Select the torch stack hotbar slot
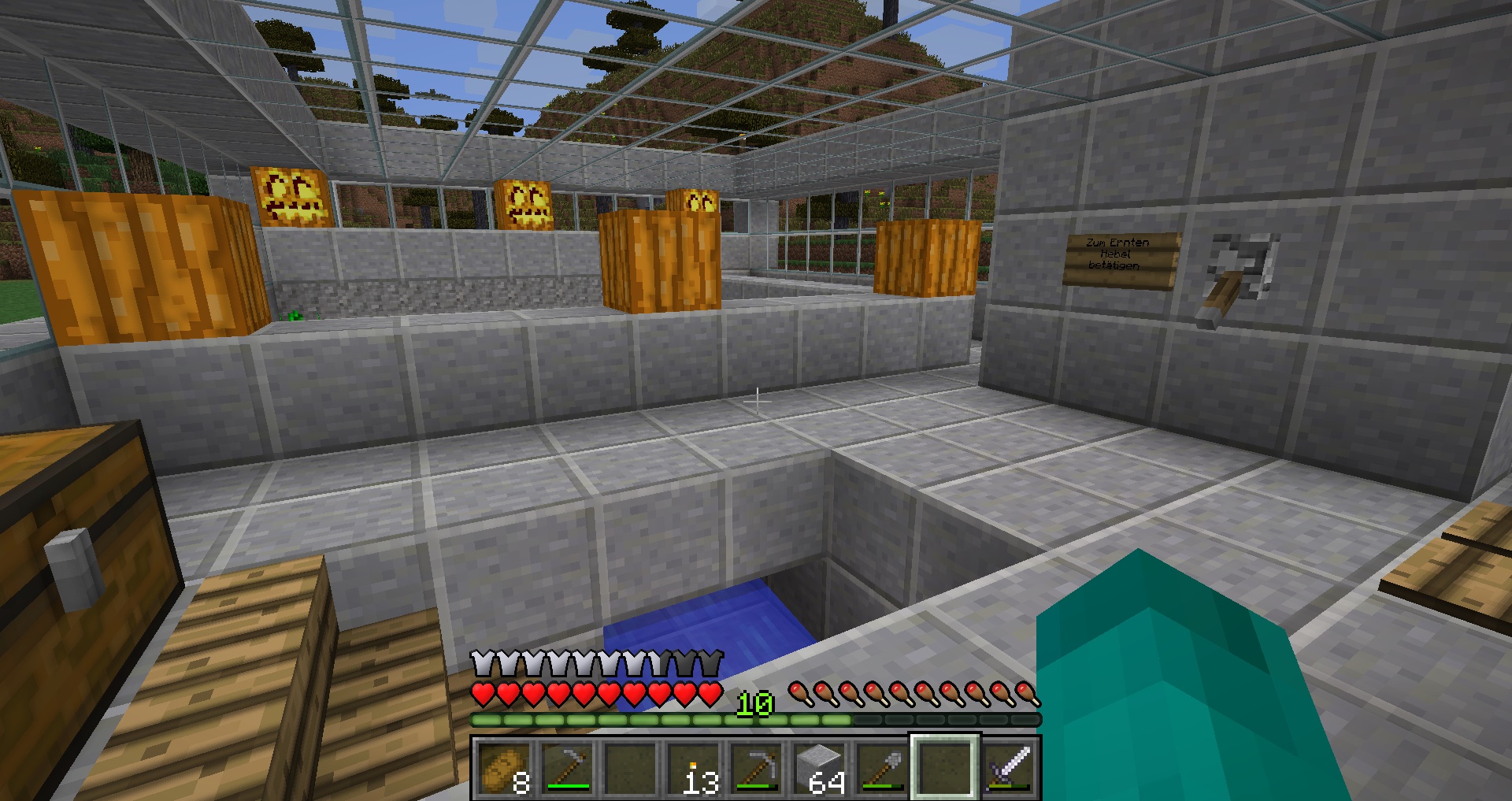Viewport: 1512px width, 801px height. (693, 768)
